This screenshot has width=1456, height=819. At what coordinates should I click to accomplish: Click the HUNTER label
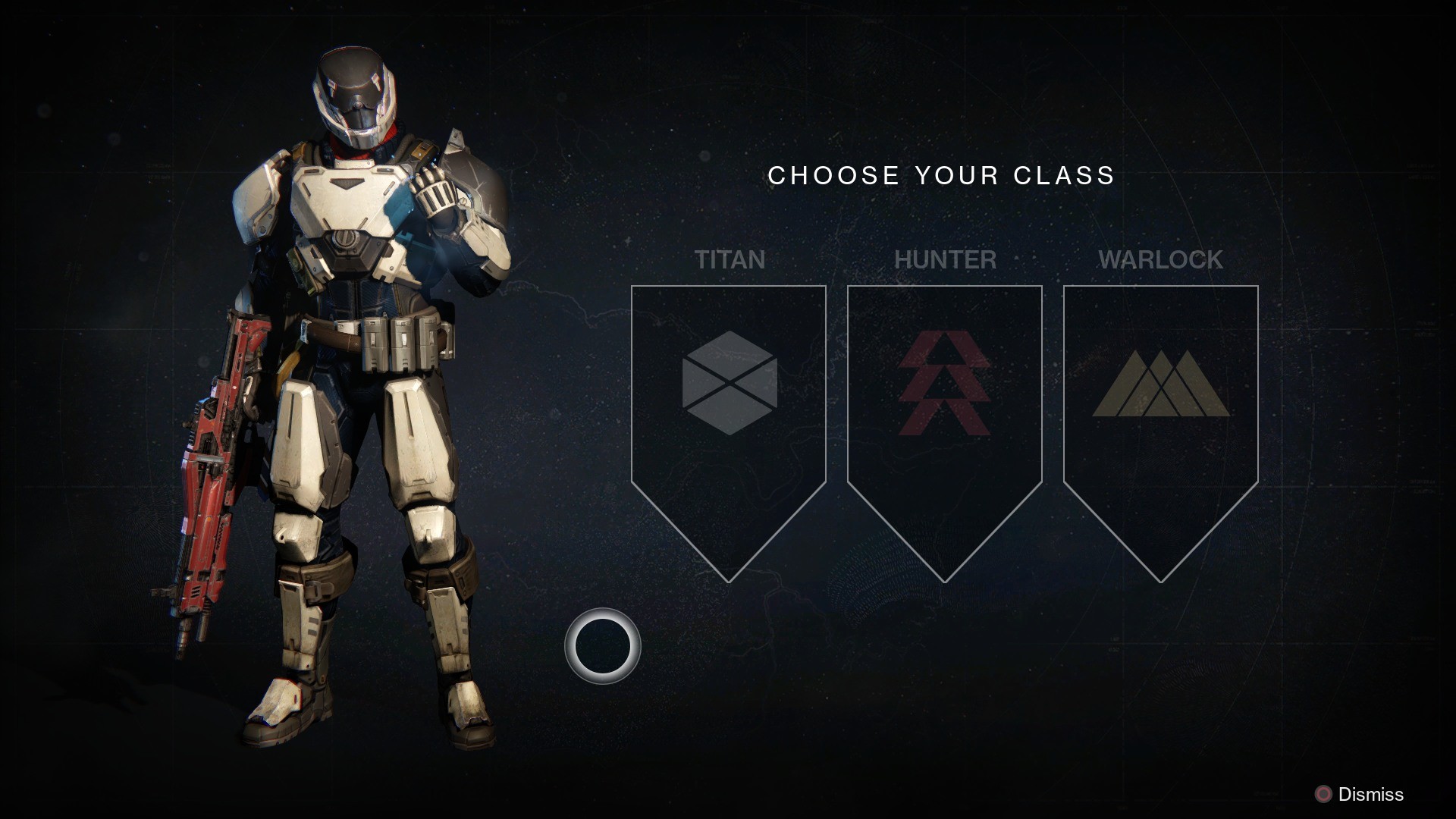click(x=946, y=260)
